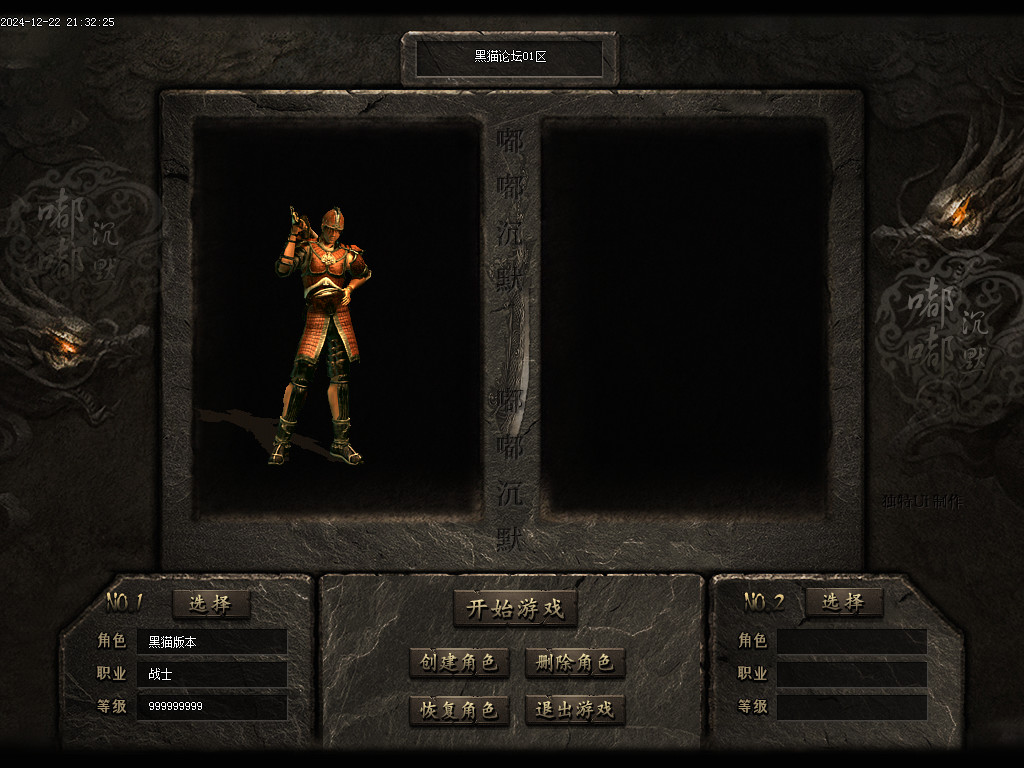Click the 开始游戏 start game button

515,608
